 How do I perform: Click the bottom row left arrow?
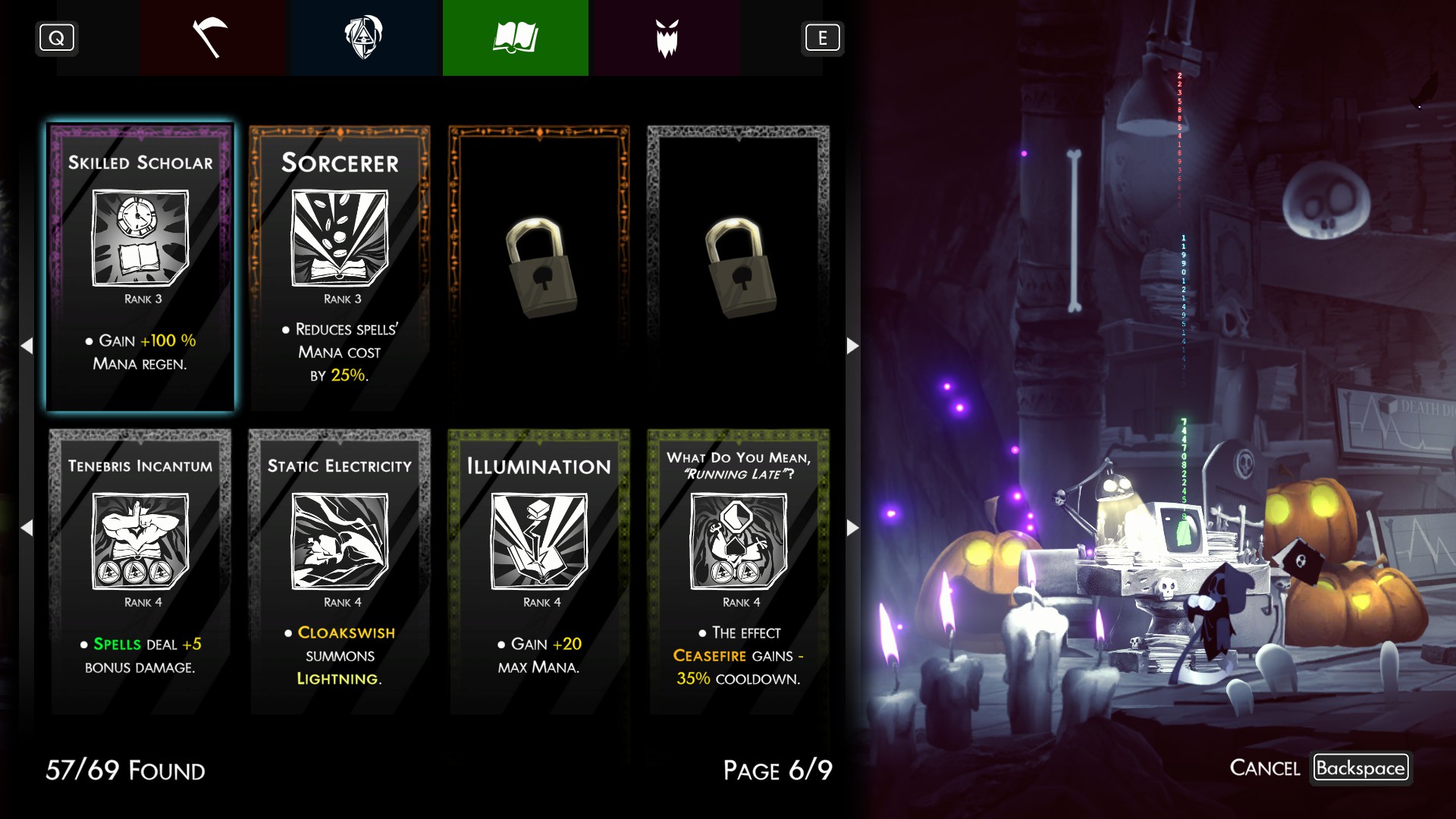27,528
